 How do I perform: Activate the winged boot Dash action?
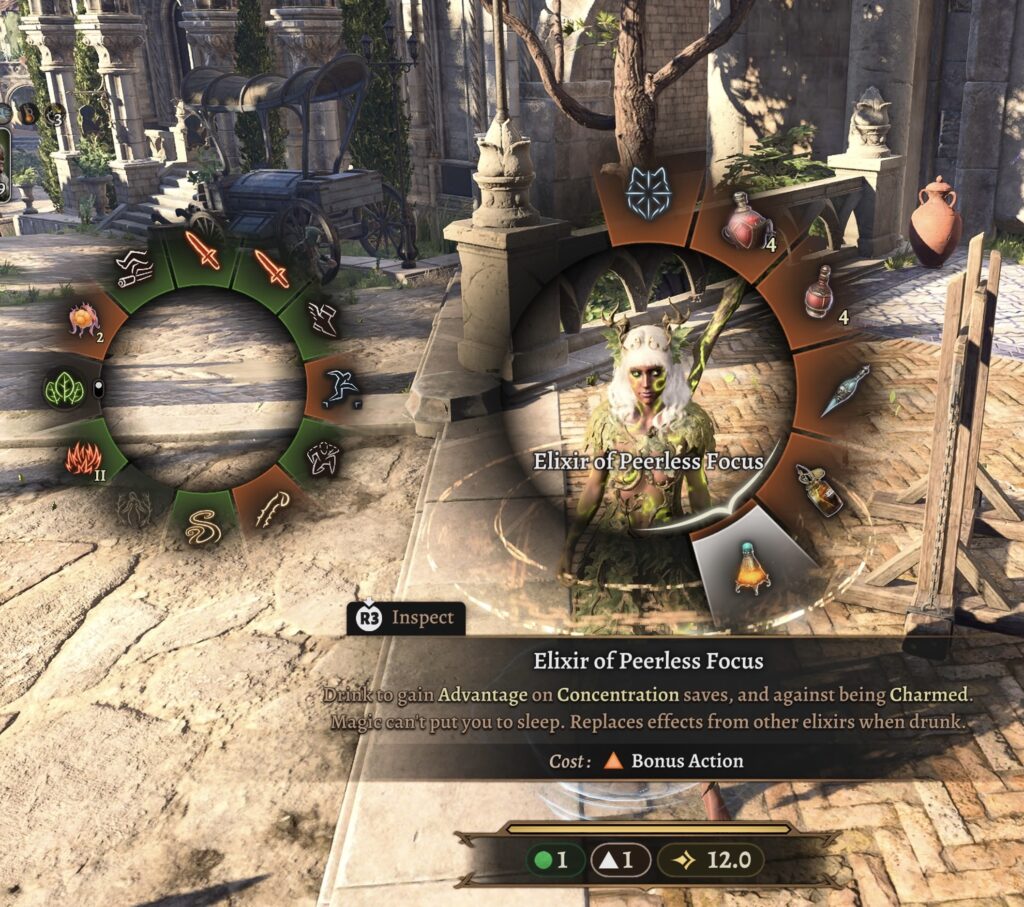tap(324, 318)
